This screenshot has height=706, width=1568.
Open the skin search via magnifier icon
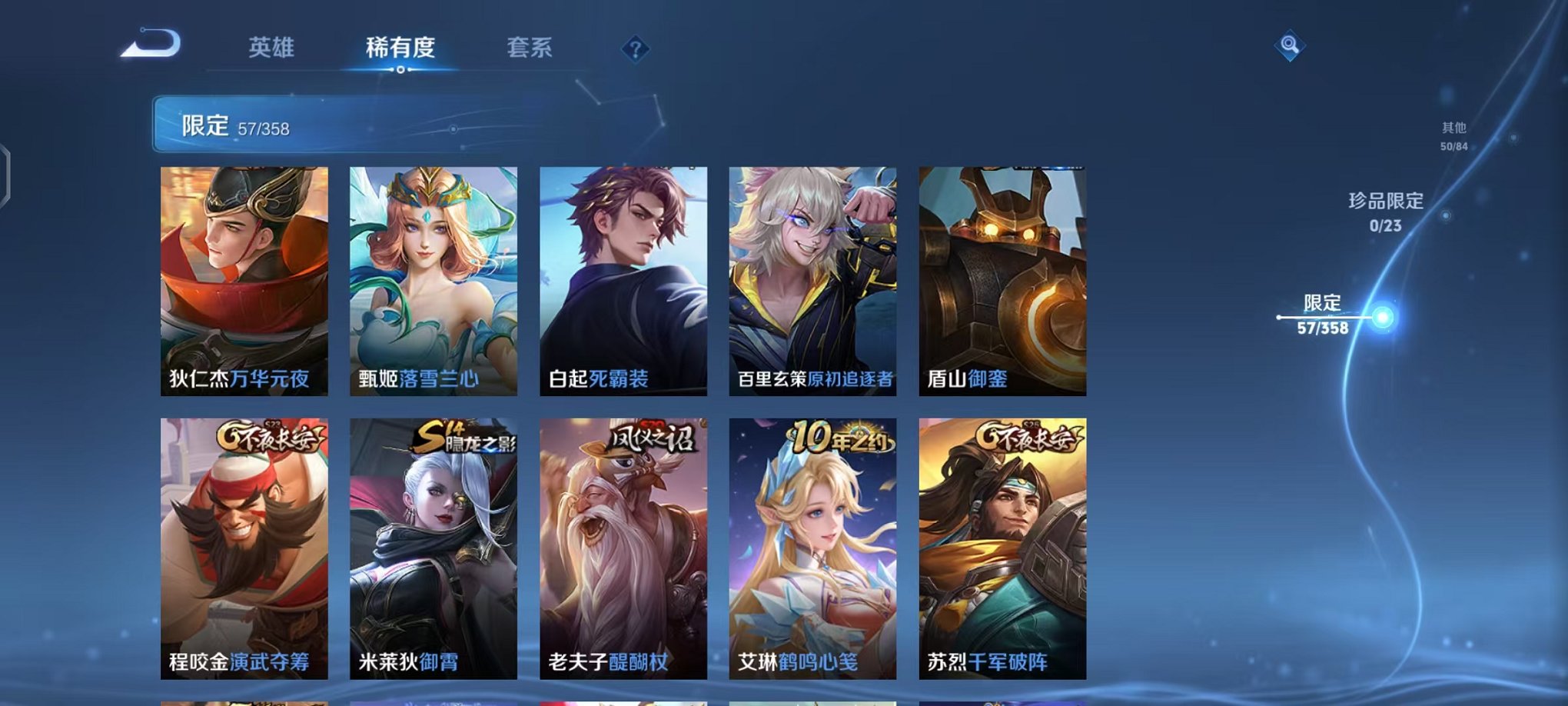pos(1291,45)
